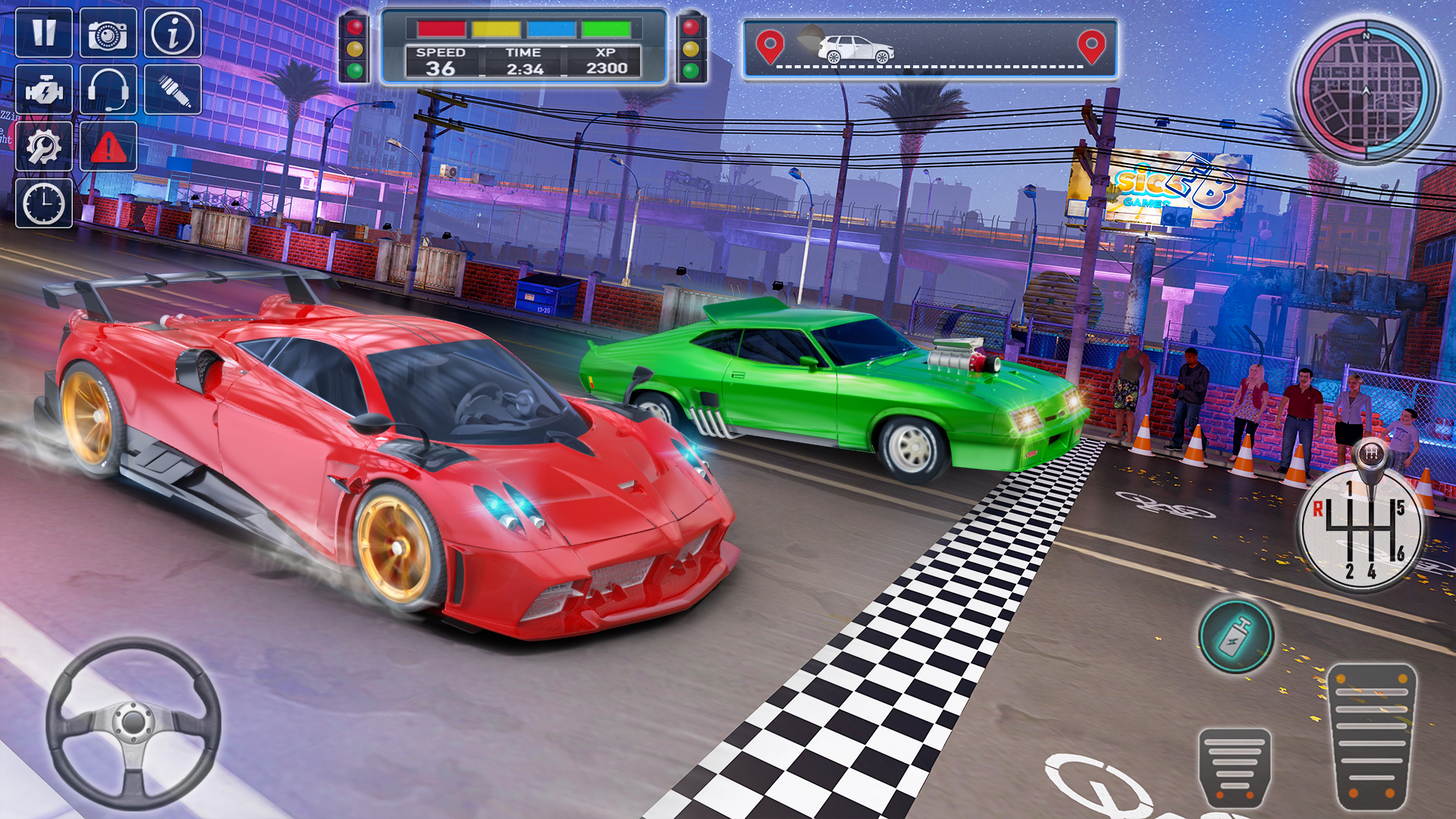Open the race information panel
Image resolution: width=1456 pixels, height=819 pixels.
[x=172, y=33]
